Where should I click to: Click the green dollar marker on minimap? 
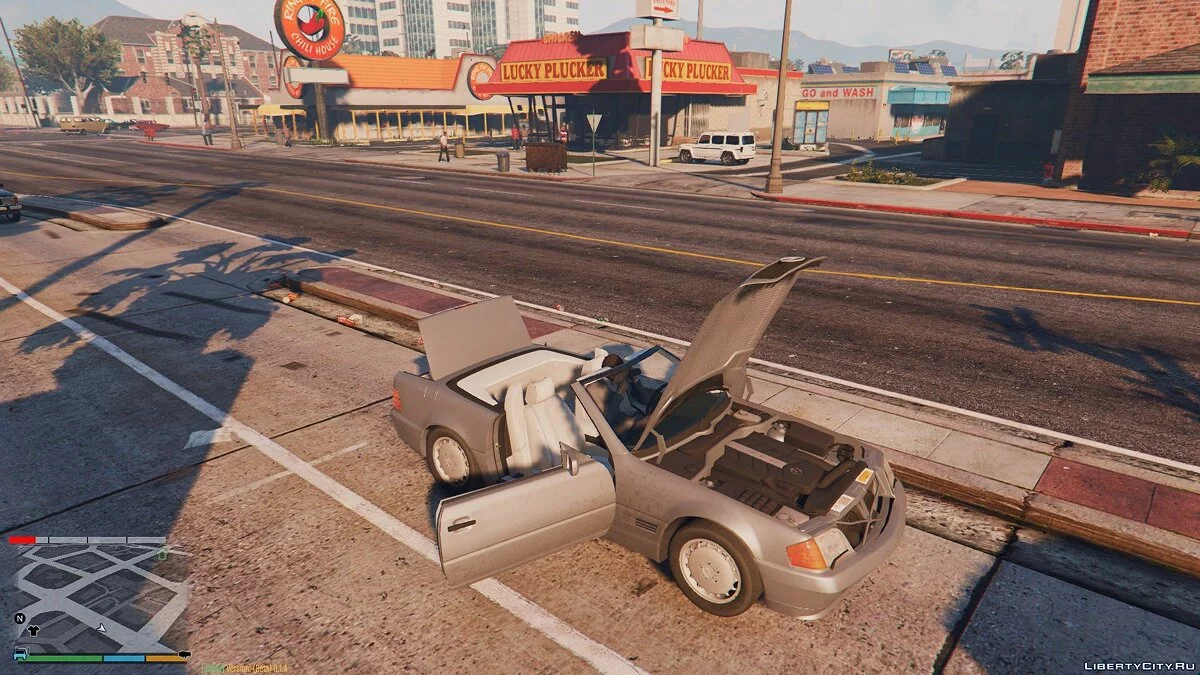coord(162,553)
